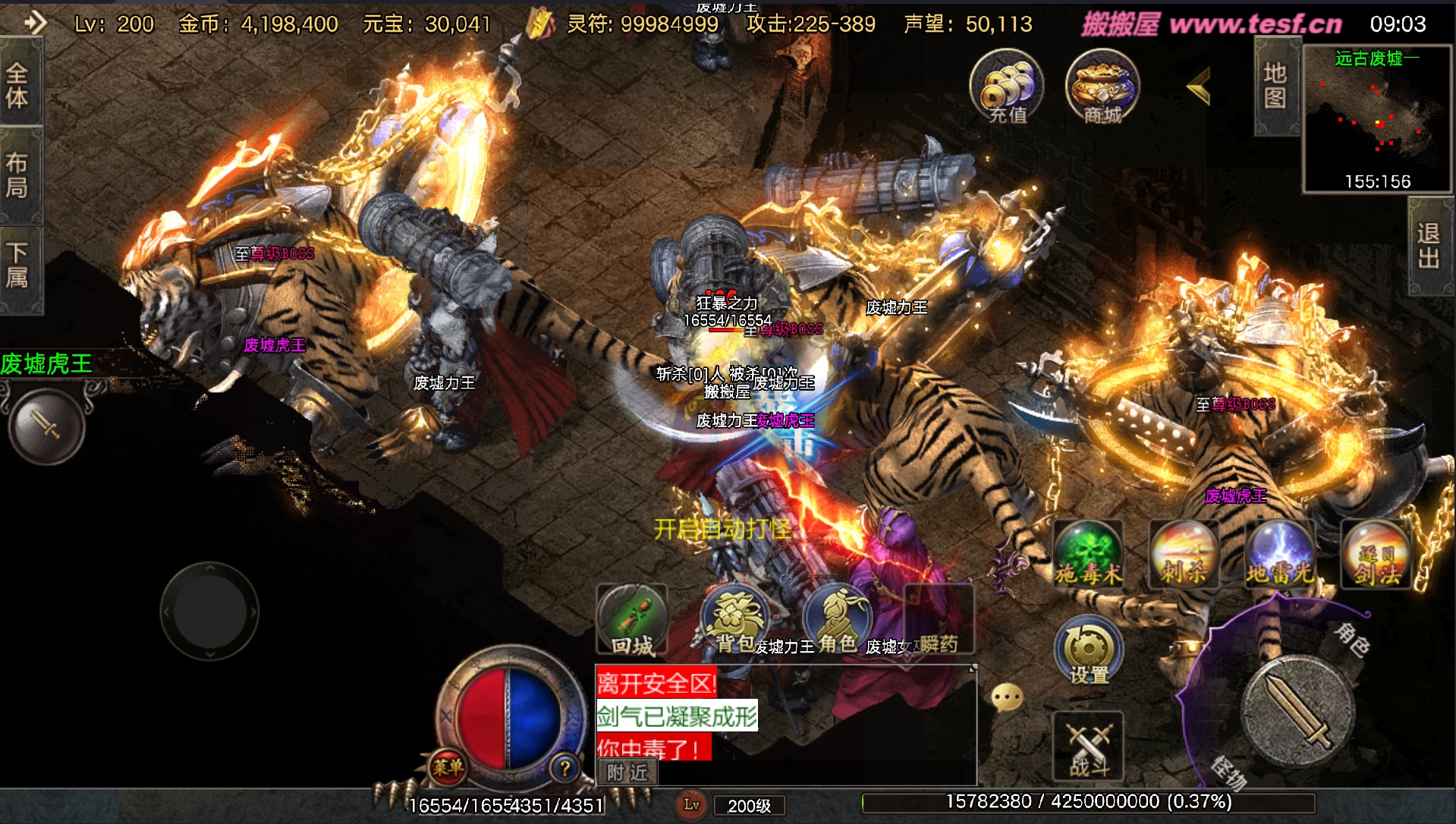Open the 下属 tab
This screenshot has width=1456, height=824.
(18, 266)
